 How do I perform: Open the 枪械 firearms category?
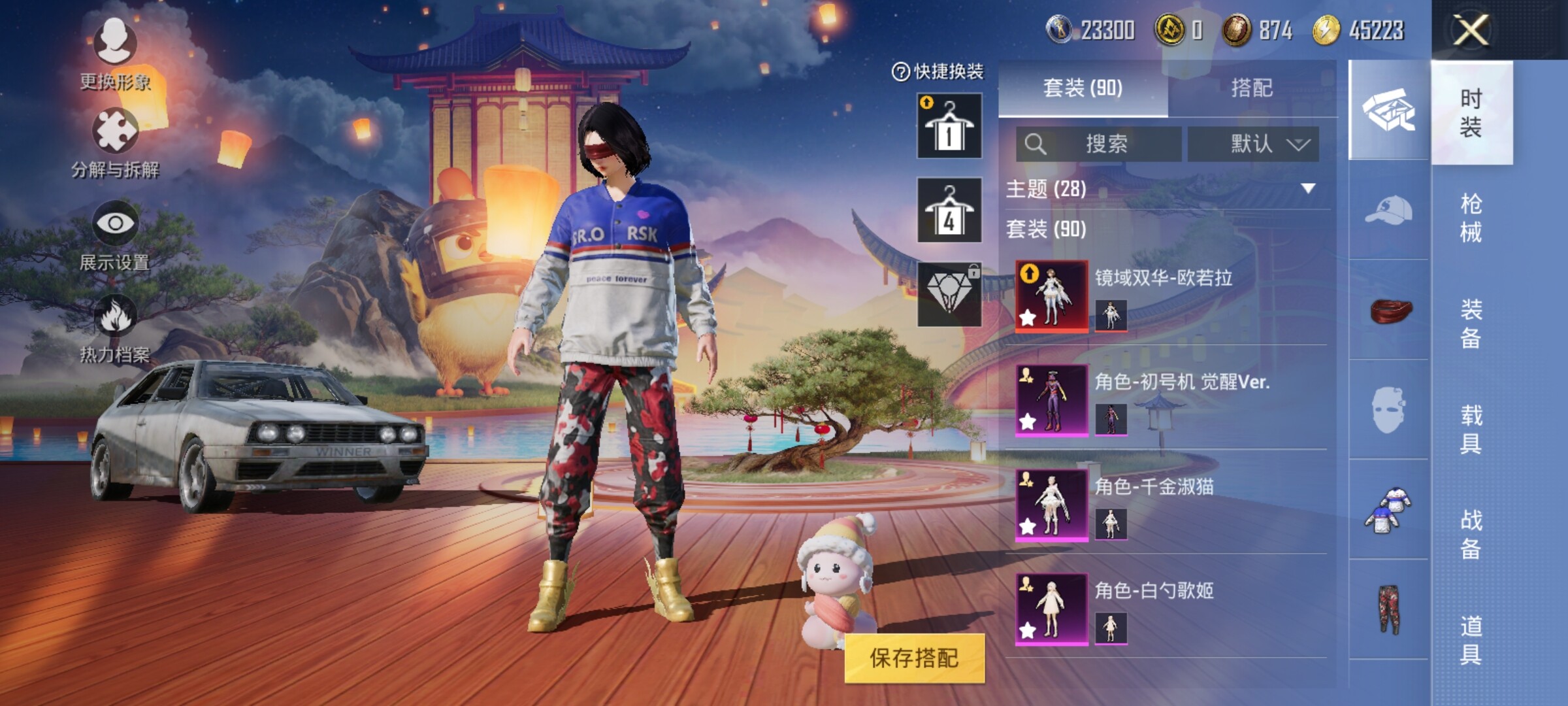tap(1471, 218)
